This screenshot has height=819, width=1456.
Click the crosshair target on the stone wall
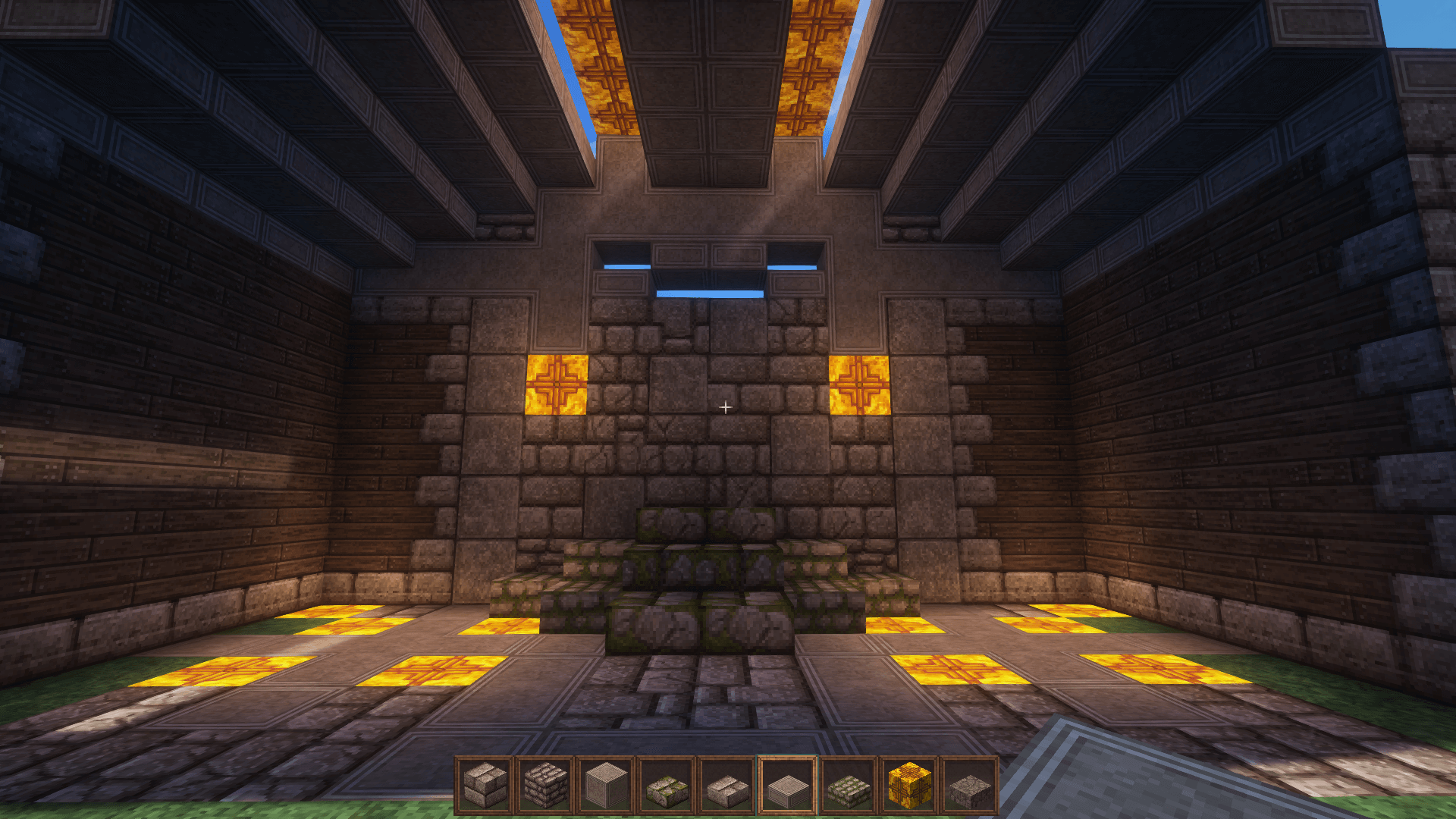[726, 407]
